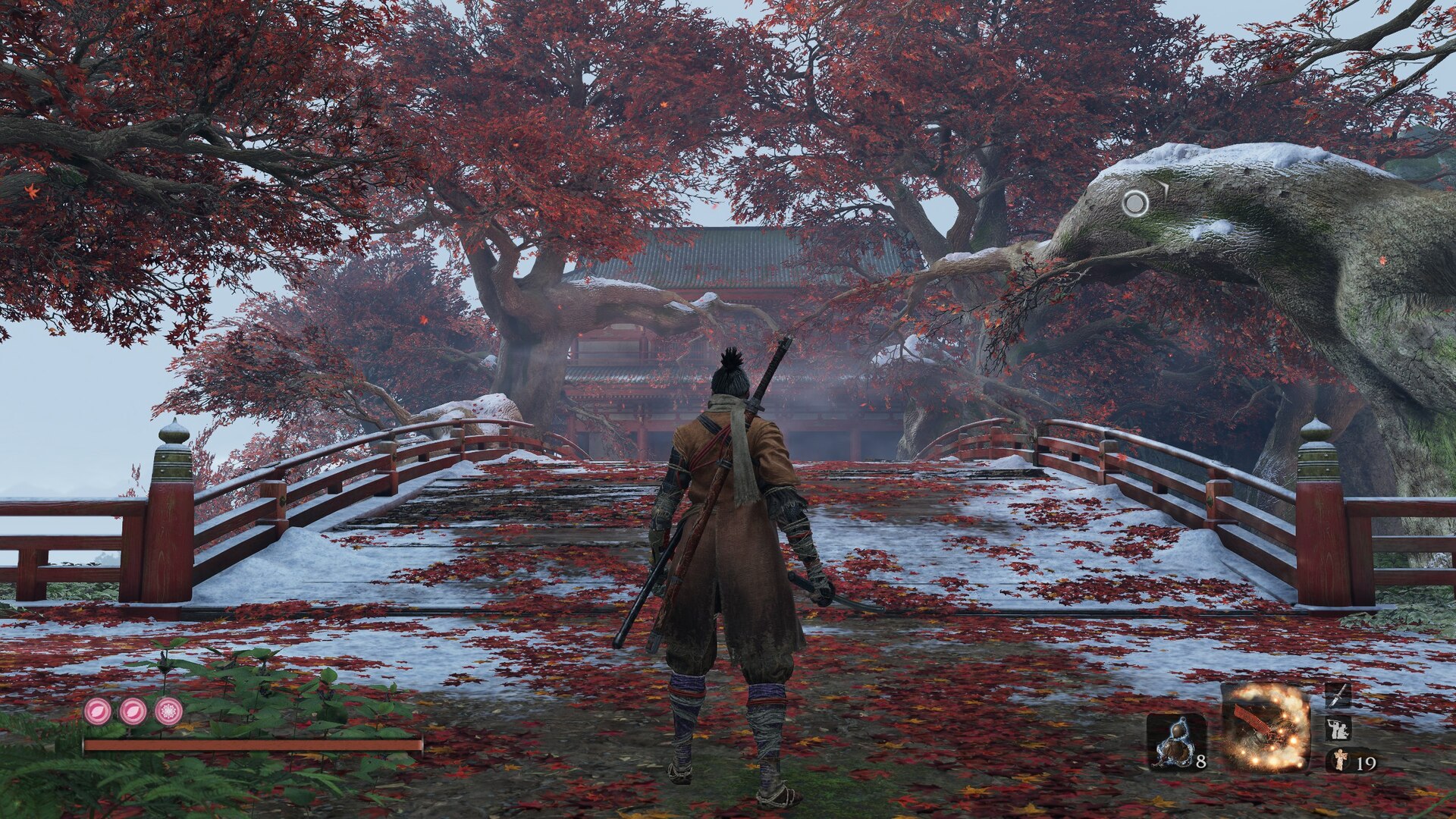The height and width of the screenshot is (819, 1456).
Task: Click the sword combat art icon
Action: pos(1337,695)
